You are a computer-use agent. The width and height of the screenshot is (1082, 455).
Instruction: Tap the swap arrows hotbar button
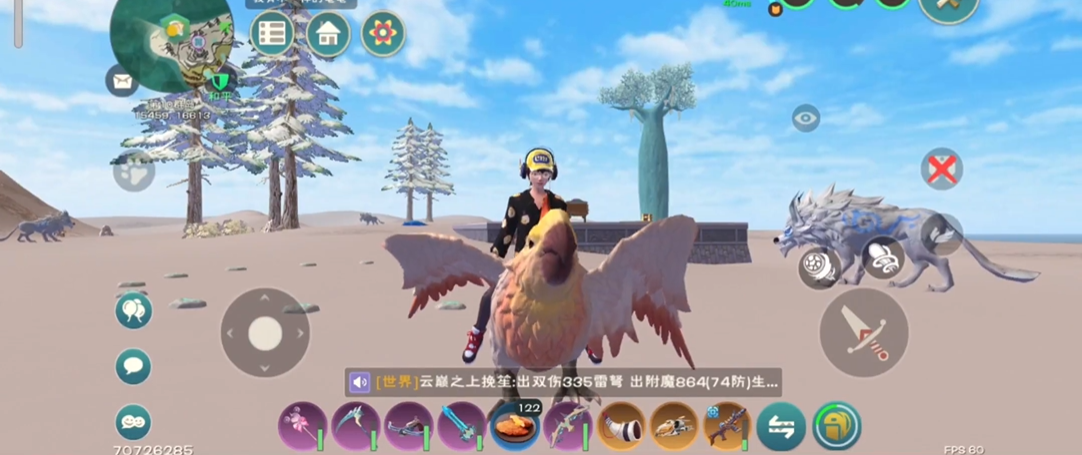click(781, 426)
